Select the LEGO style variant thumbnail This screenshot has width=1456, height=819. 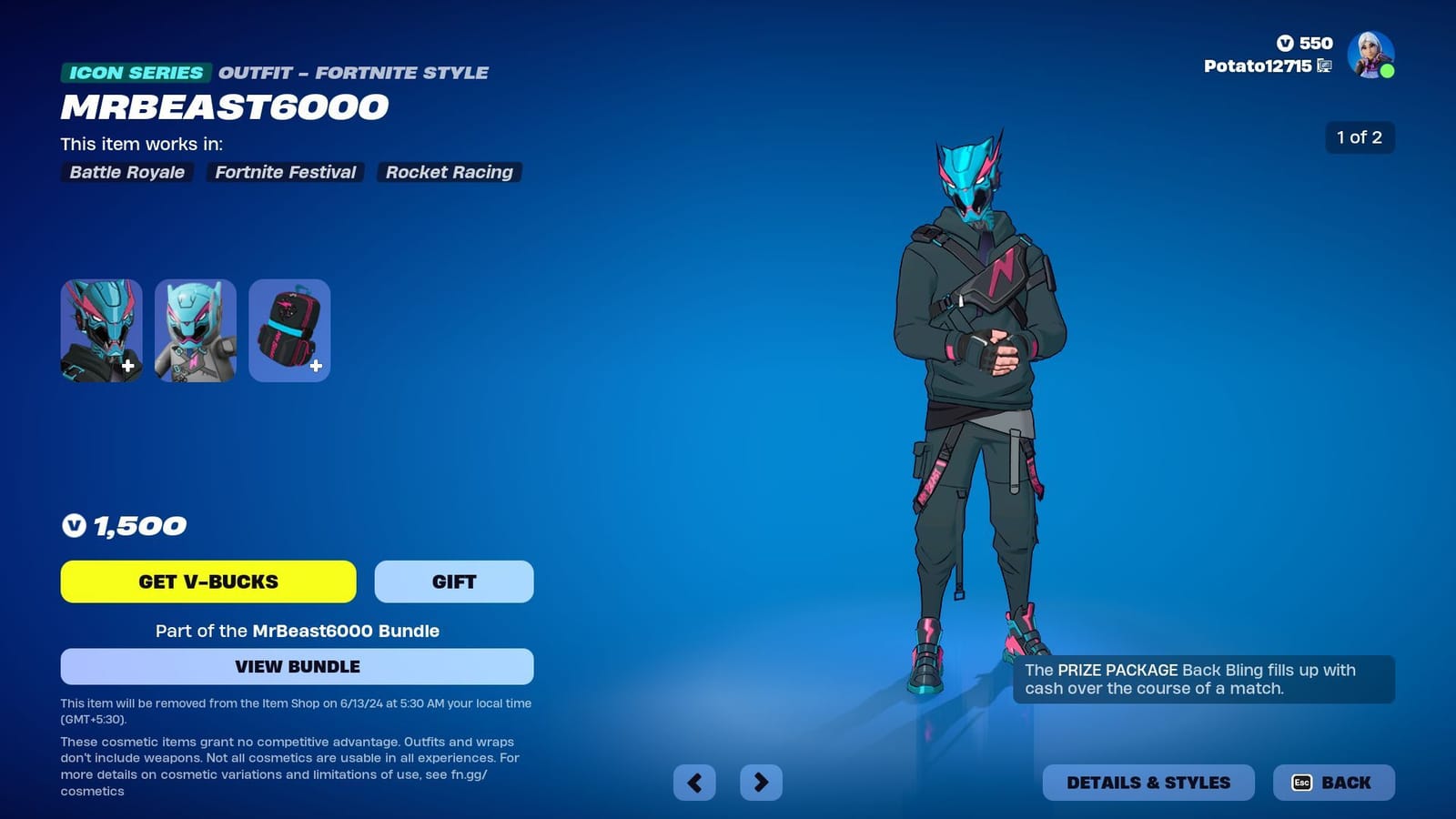coord(195,330)
